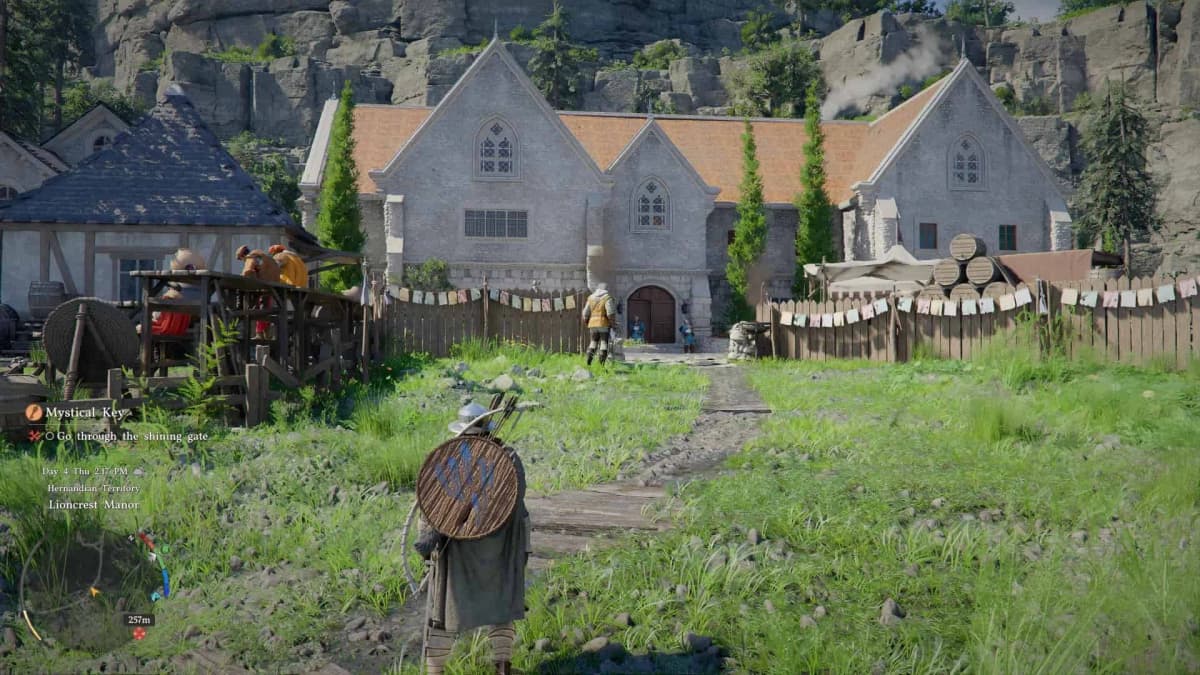Click the red quest marker below 257m
The image size is (1200, 675).
pyautogui.click(x=139, y=634)
